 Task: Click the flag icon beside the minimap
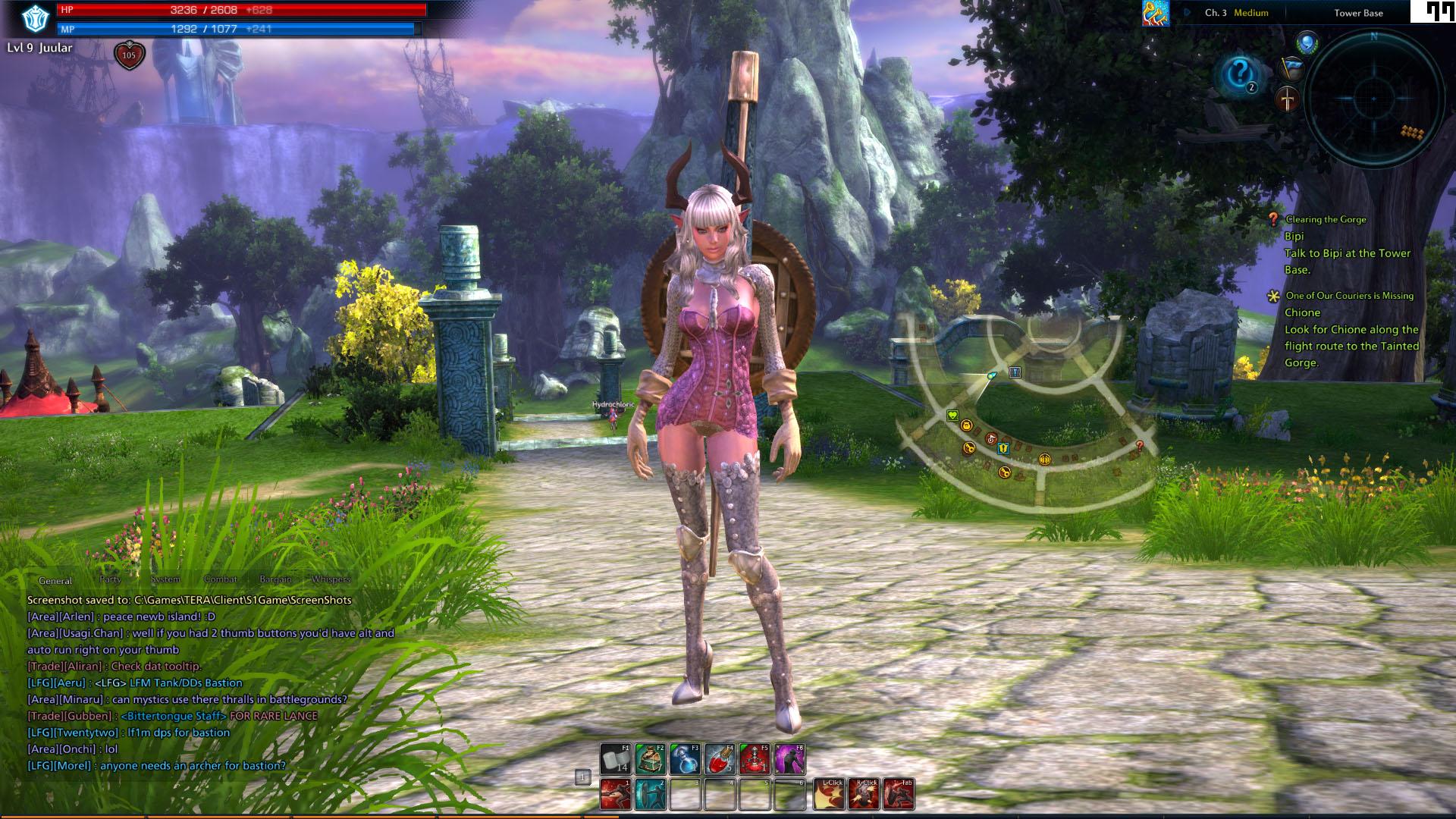1291,69
